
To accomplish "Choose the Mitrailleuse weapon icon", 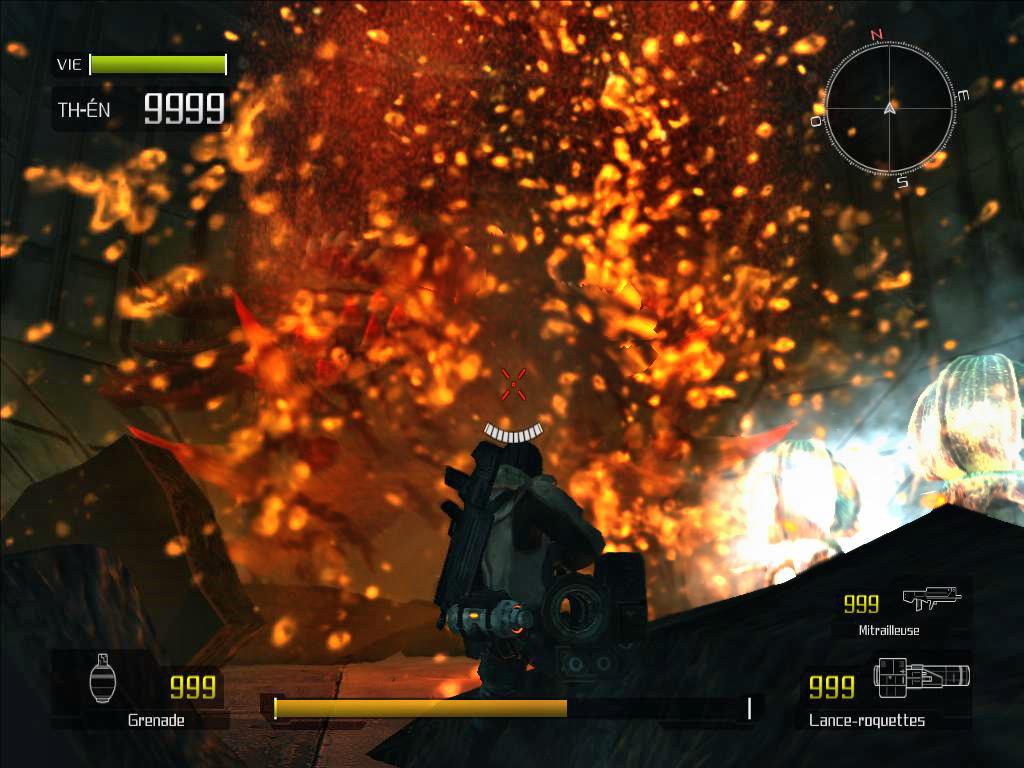I will (930, 598).
